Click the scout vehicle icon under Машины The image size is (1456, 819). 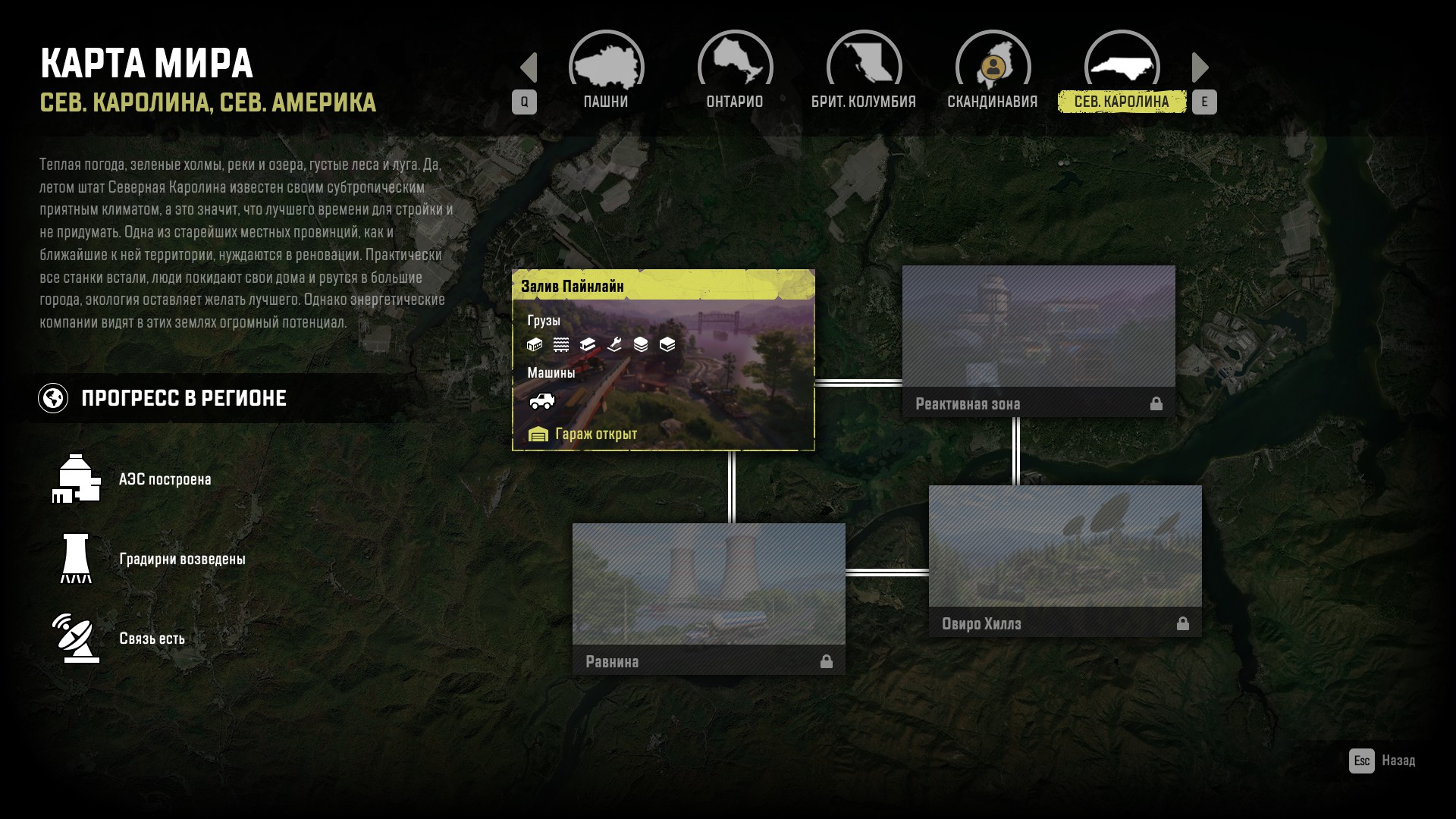541,401
